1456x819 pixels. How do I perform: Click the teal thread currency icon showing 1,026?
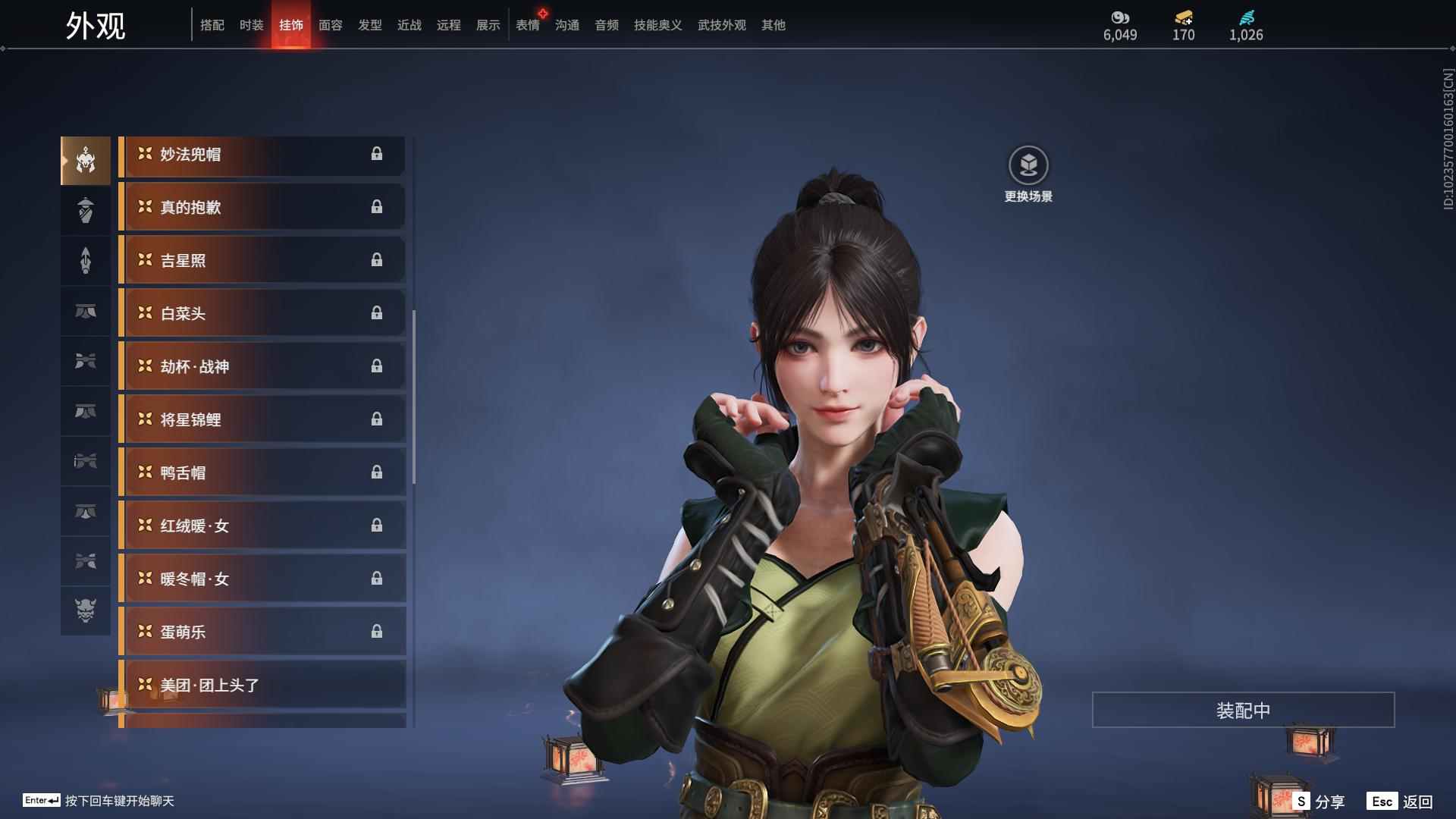click(x=1246, y=17)
